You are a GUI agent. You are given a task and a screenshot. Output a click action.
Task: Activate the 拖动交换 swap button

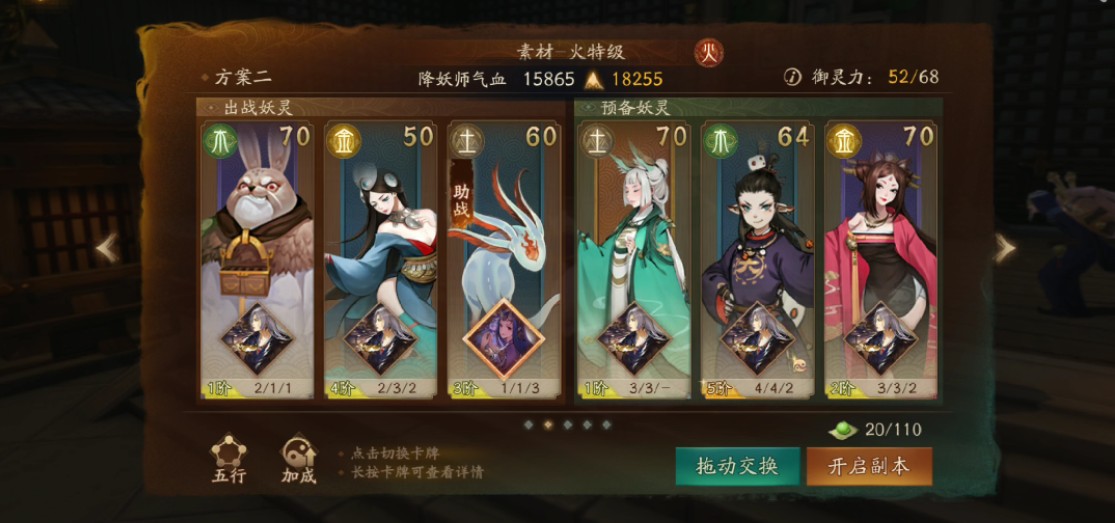737,466
